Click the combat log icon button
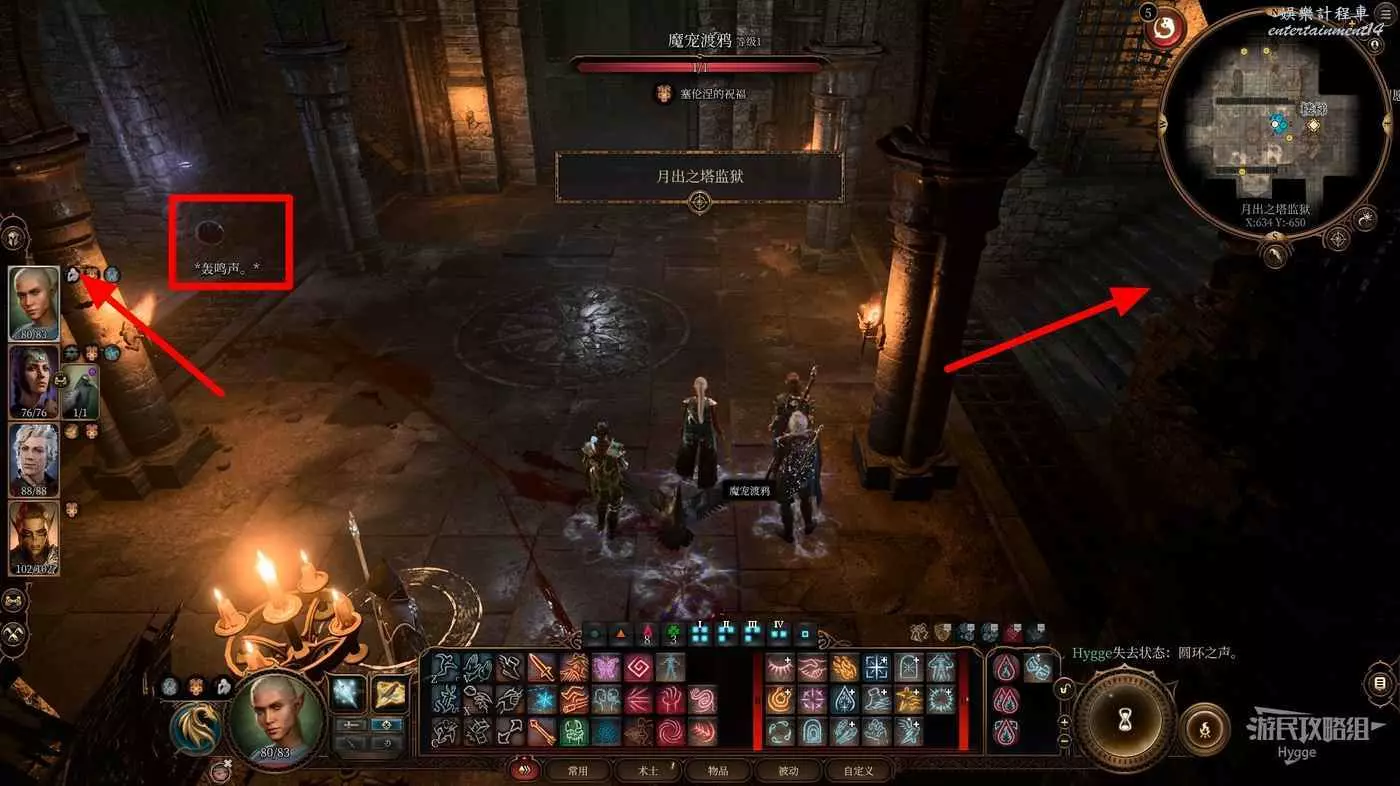 pyautogui.click(x=1380, y=684)
